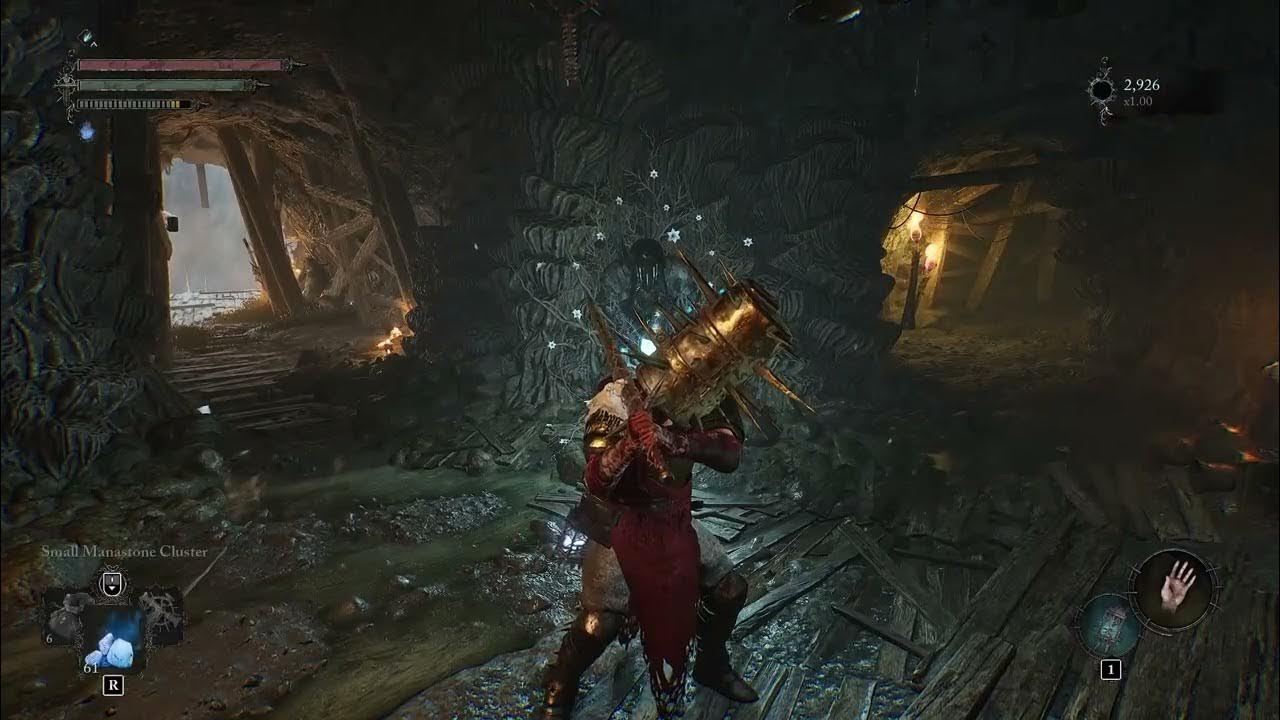Click the decorative end-cap of the health bar
Viewport: 1280px width, 720px height.
click(x=292, y=64)
